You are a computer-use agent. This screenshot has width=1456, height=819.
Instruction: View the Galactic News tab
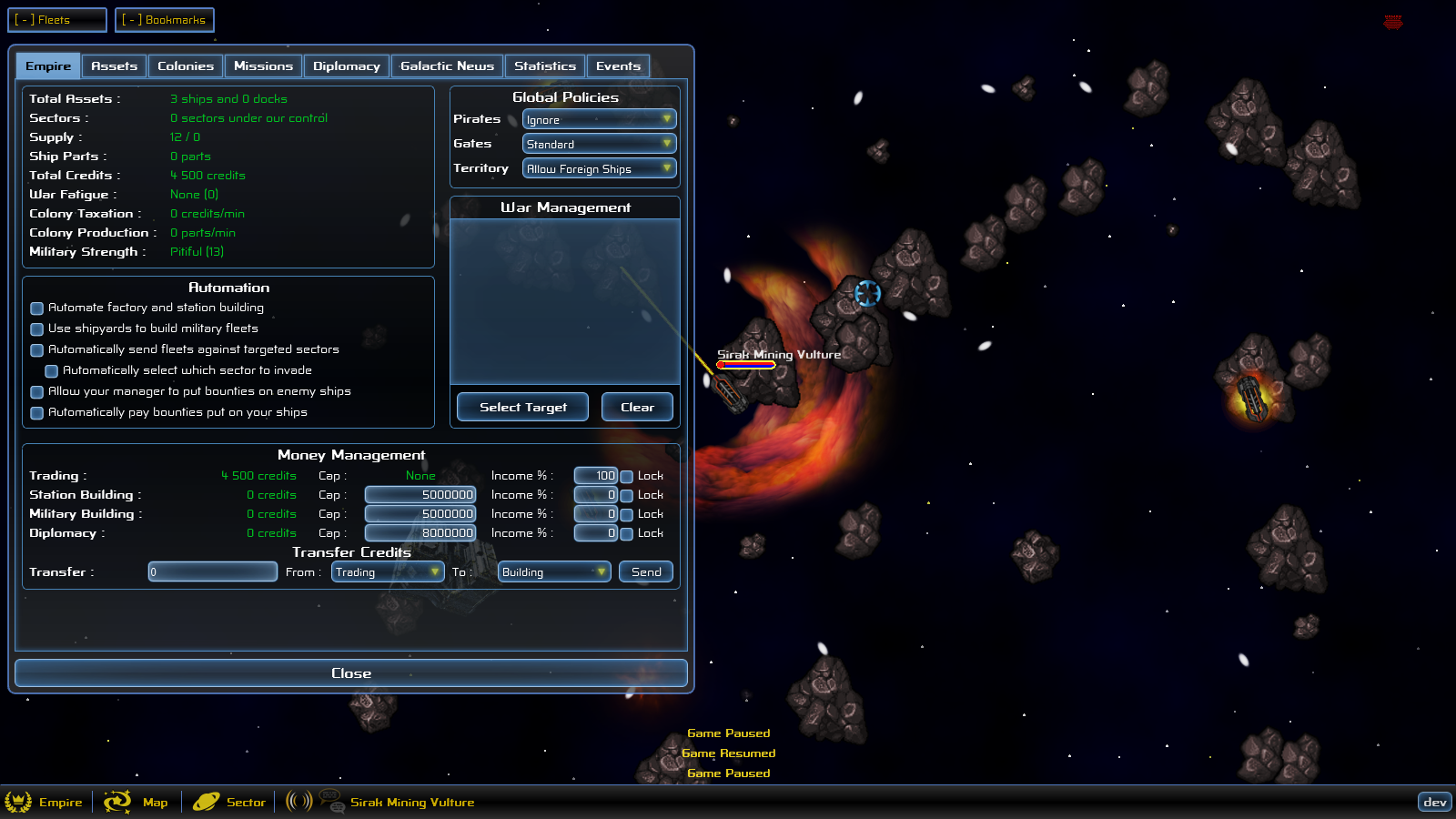447,66
